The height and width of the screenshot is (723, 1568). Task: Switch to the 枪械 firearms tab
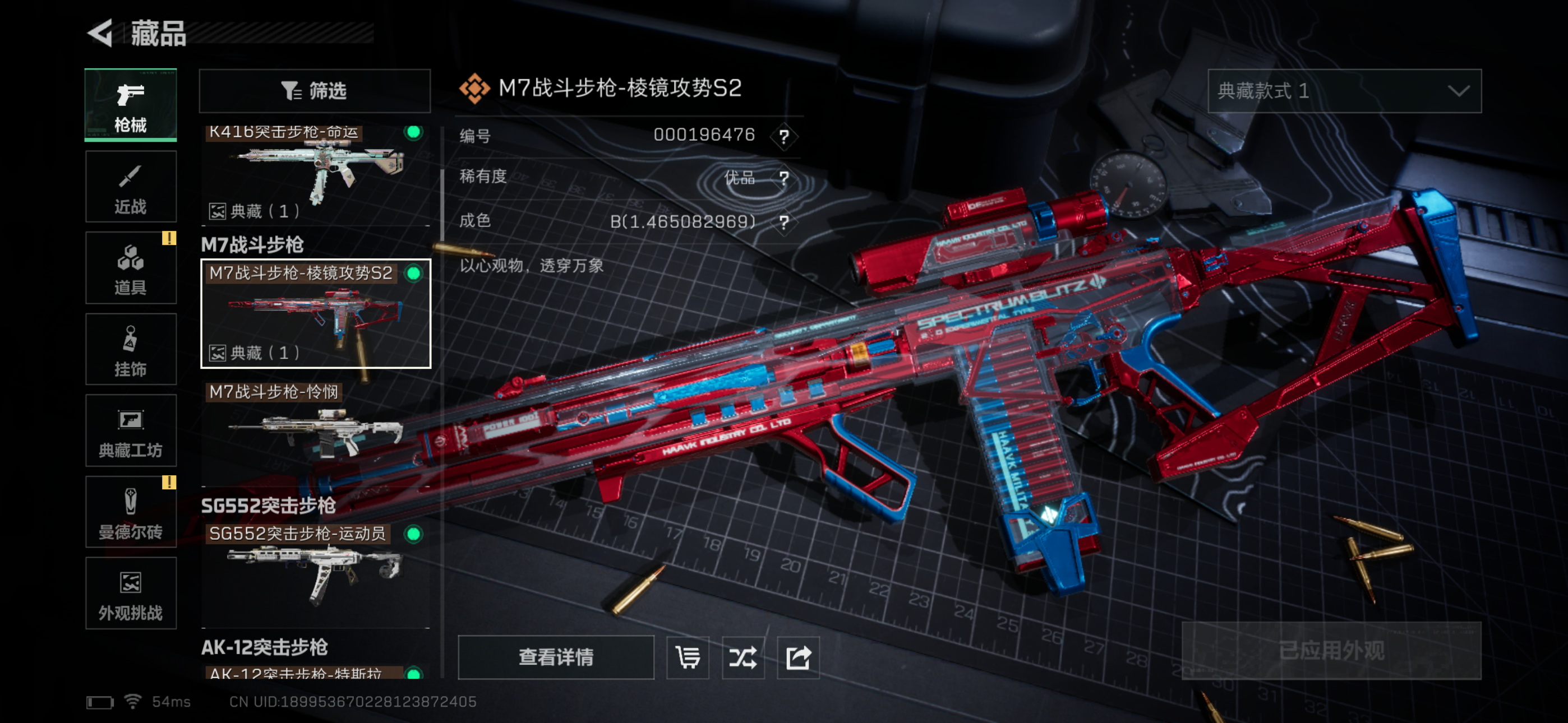131,105
